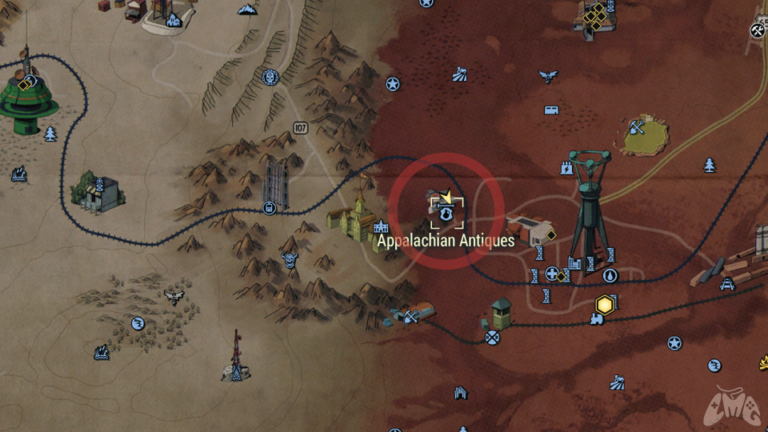The height and width of the screenshot is (432, 768).
Task: Click the radio tower marker
Action: pos(235,371)
